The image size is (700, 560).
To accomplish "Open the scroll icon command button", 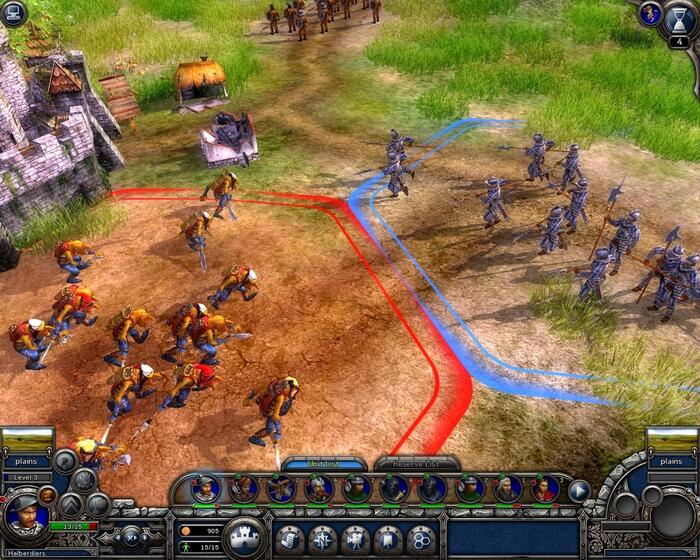I will (x=290, y=538).
